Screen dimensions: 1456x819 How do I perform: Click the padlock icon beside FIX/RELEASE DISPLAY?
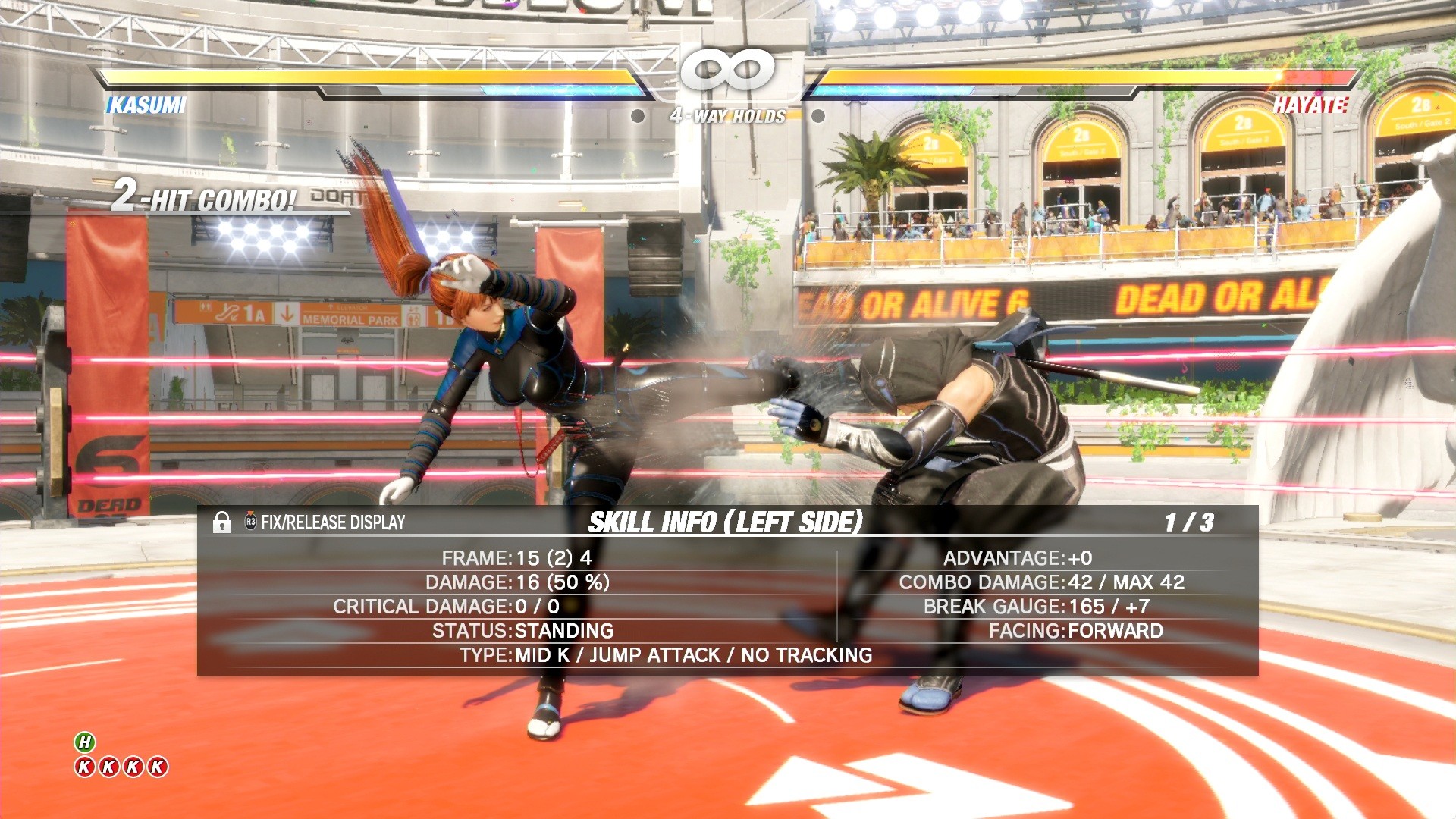click(x=222, y=523)
